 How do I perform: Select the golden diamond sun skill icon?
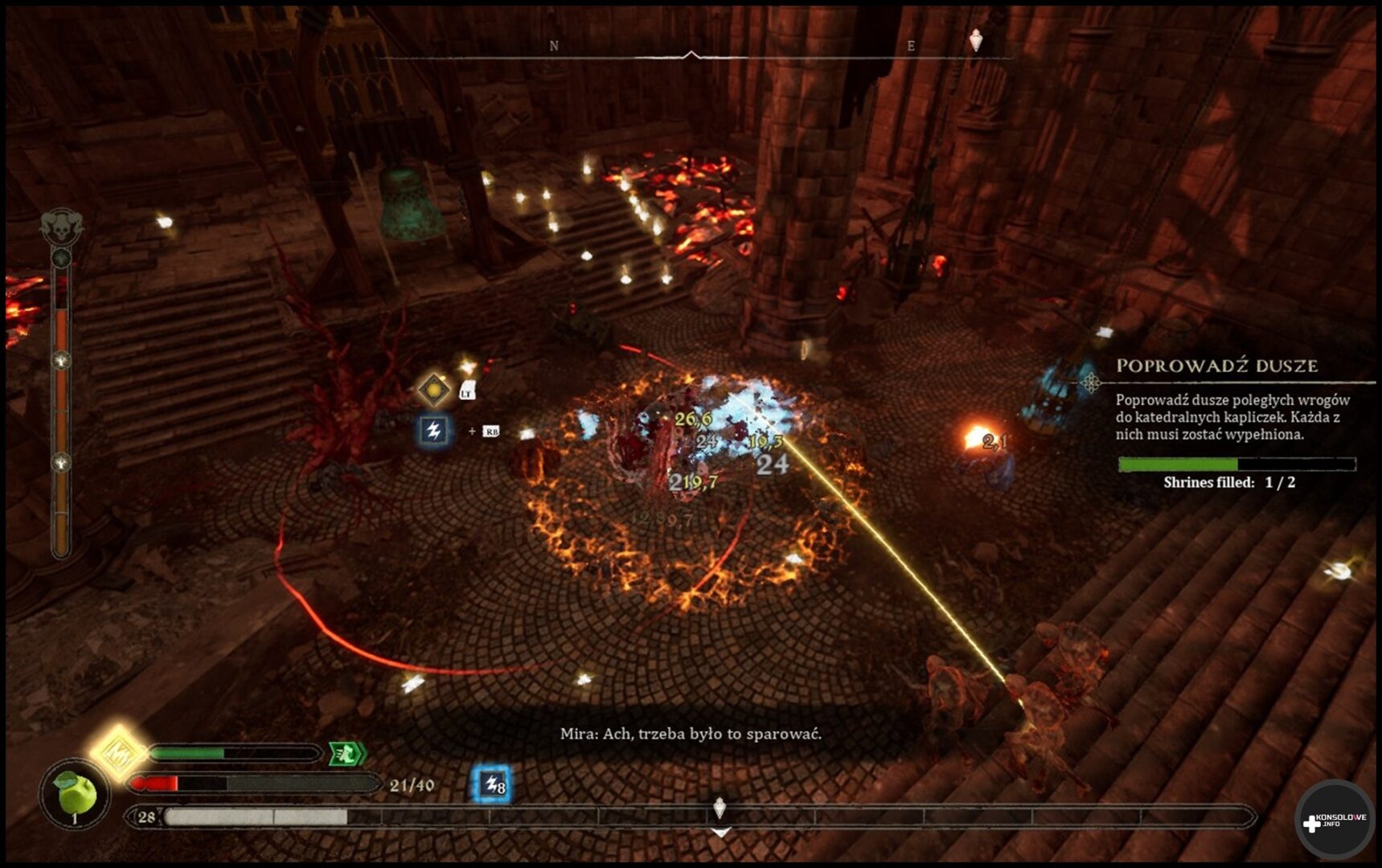434,390
